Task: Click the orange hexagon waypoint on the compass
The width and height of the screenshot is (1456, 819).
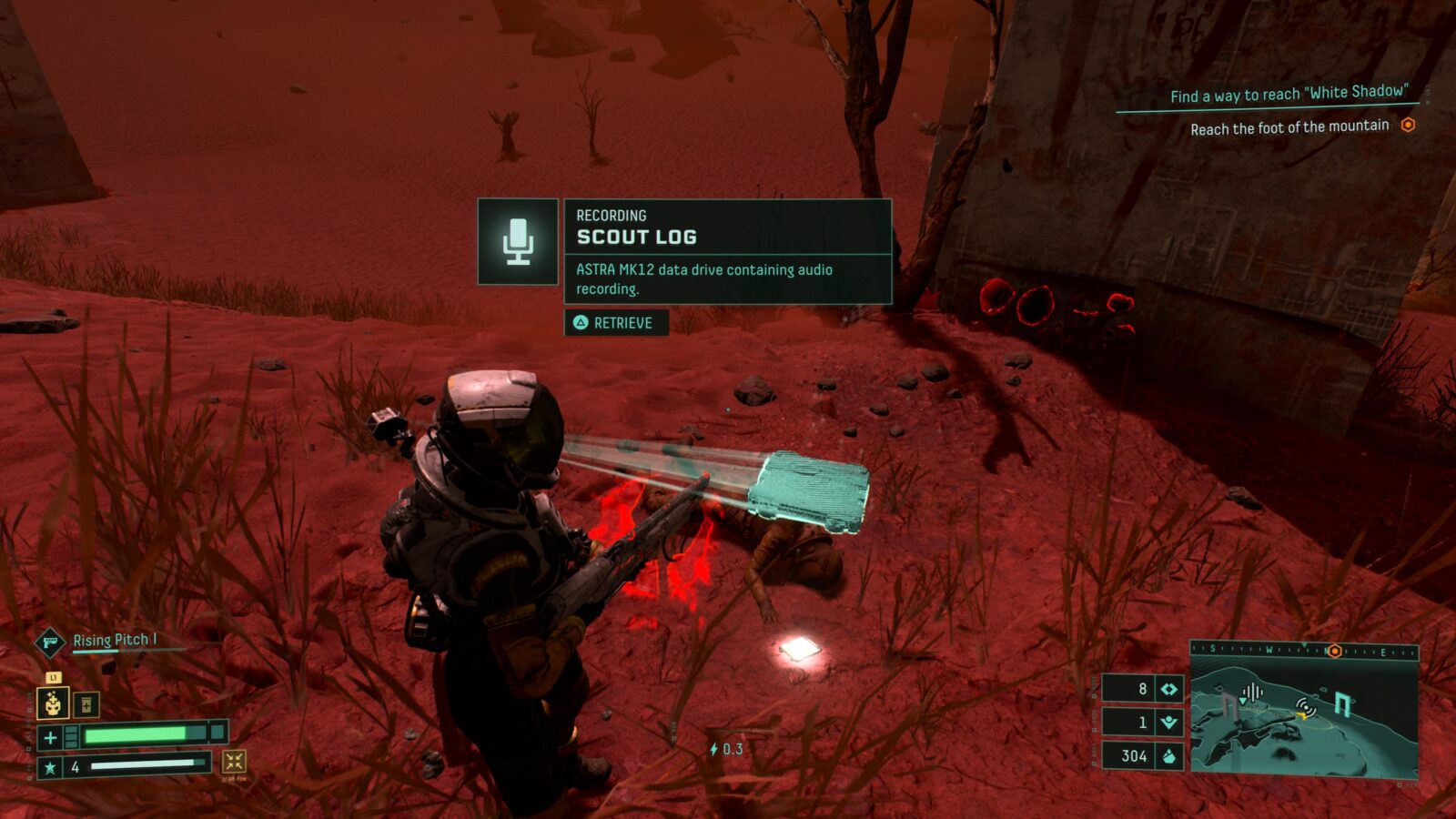Action: point(1335,651)
